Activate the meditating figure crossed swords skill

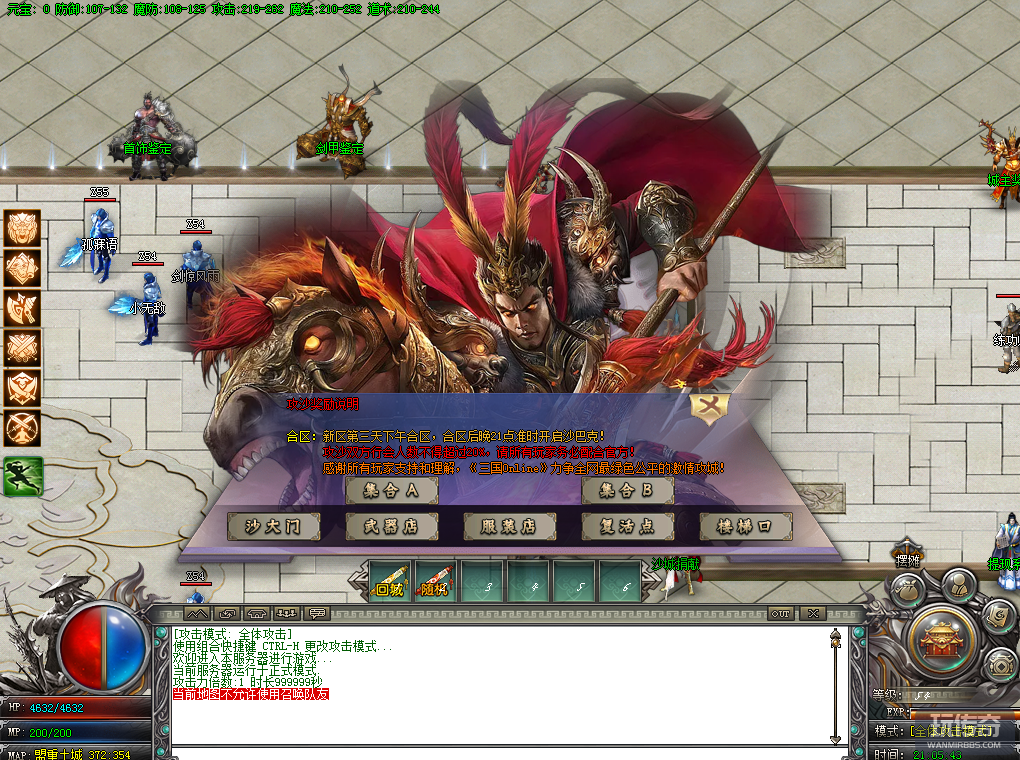point(22,428)
